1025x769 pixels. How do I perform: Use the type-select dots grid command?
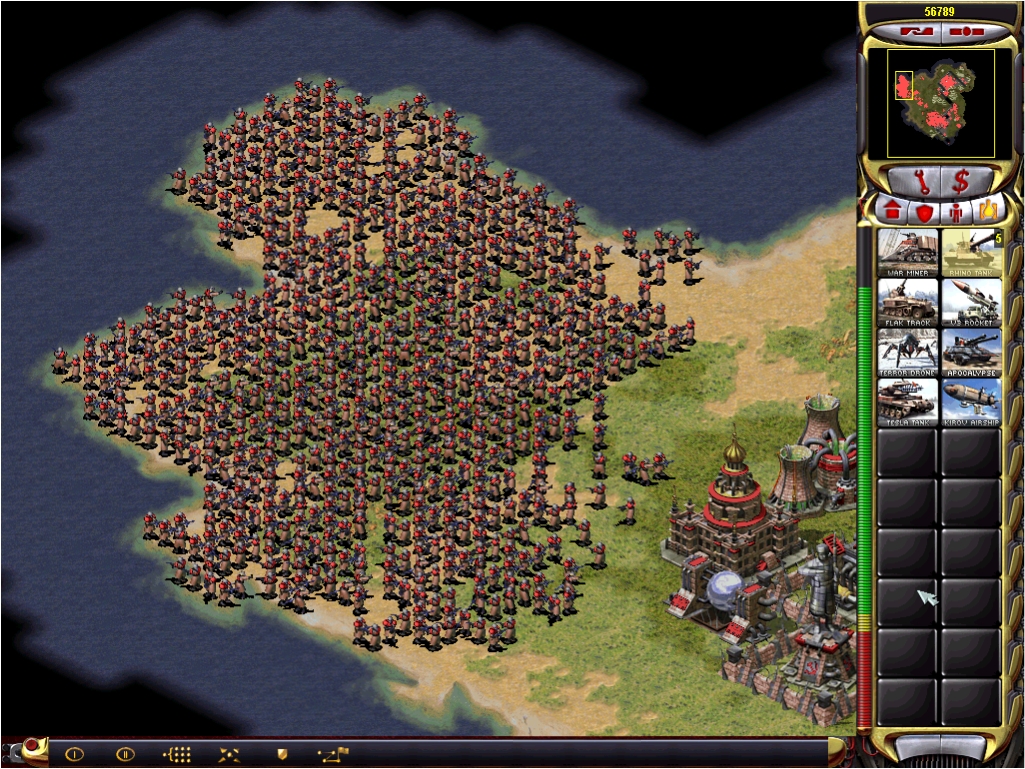point(177,754)
